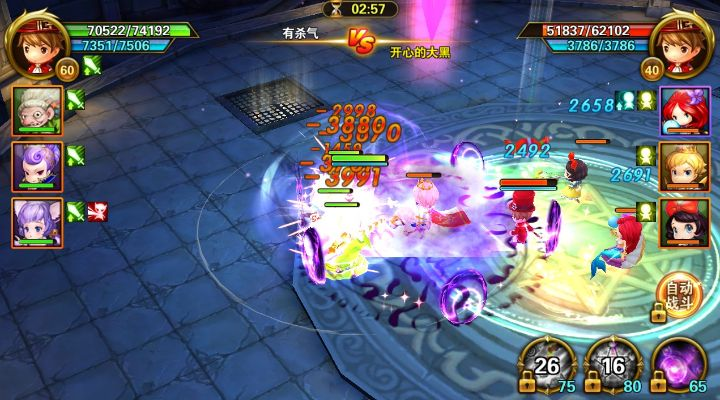Inspect the red debuff icon on lavender-haired teammate
The height and width of the screenshot is (400, 720).
pos(99,211)
